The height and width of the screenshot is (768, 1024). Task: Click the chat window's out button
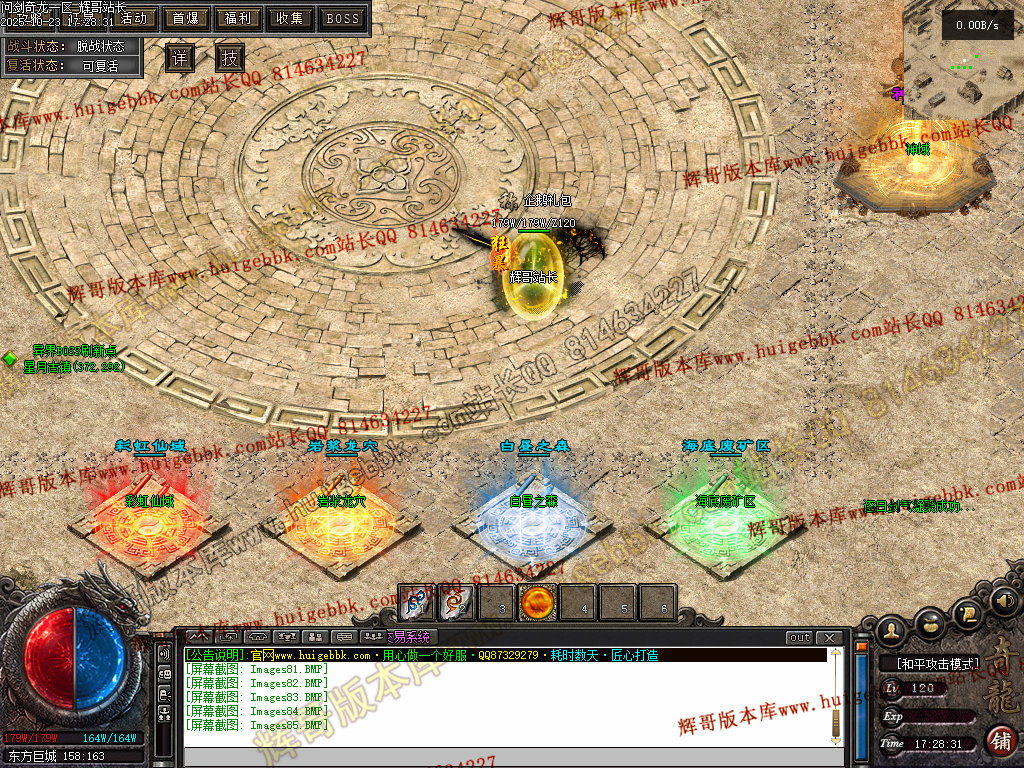(799, 638)
